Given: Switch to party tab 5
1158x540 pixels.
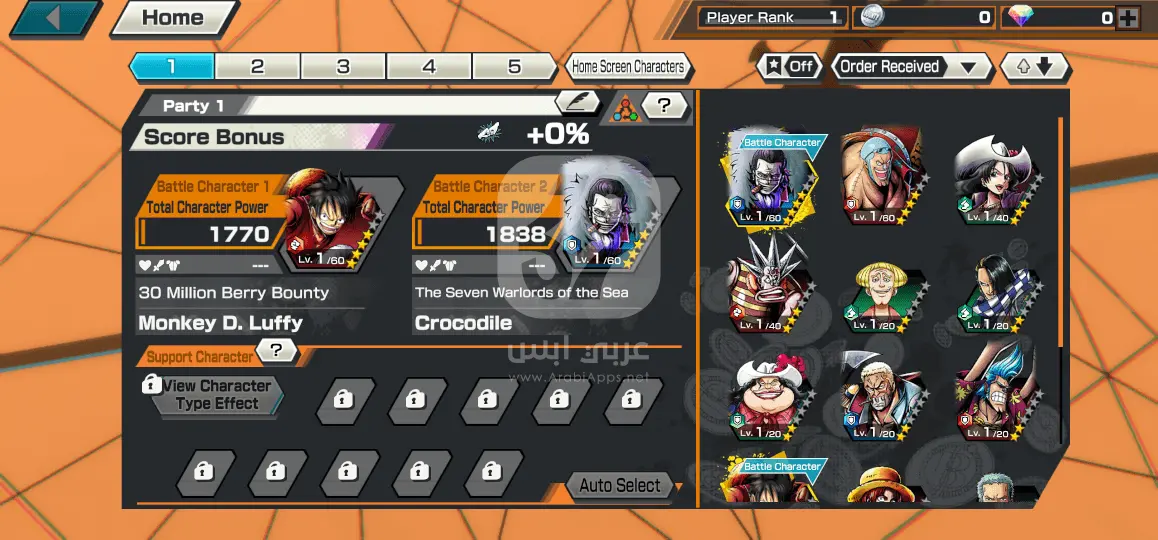Looking at the screenshot, I should click(514, 67).
